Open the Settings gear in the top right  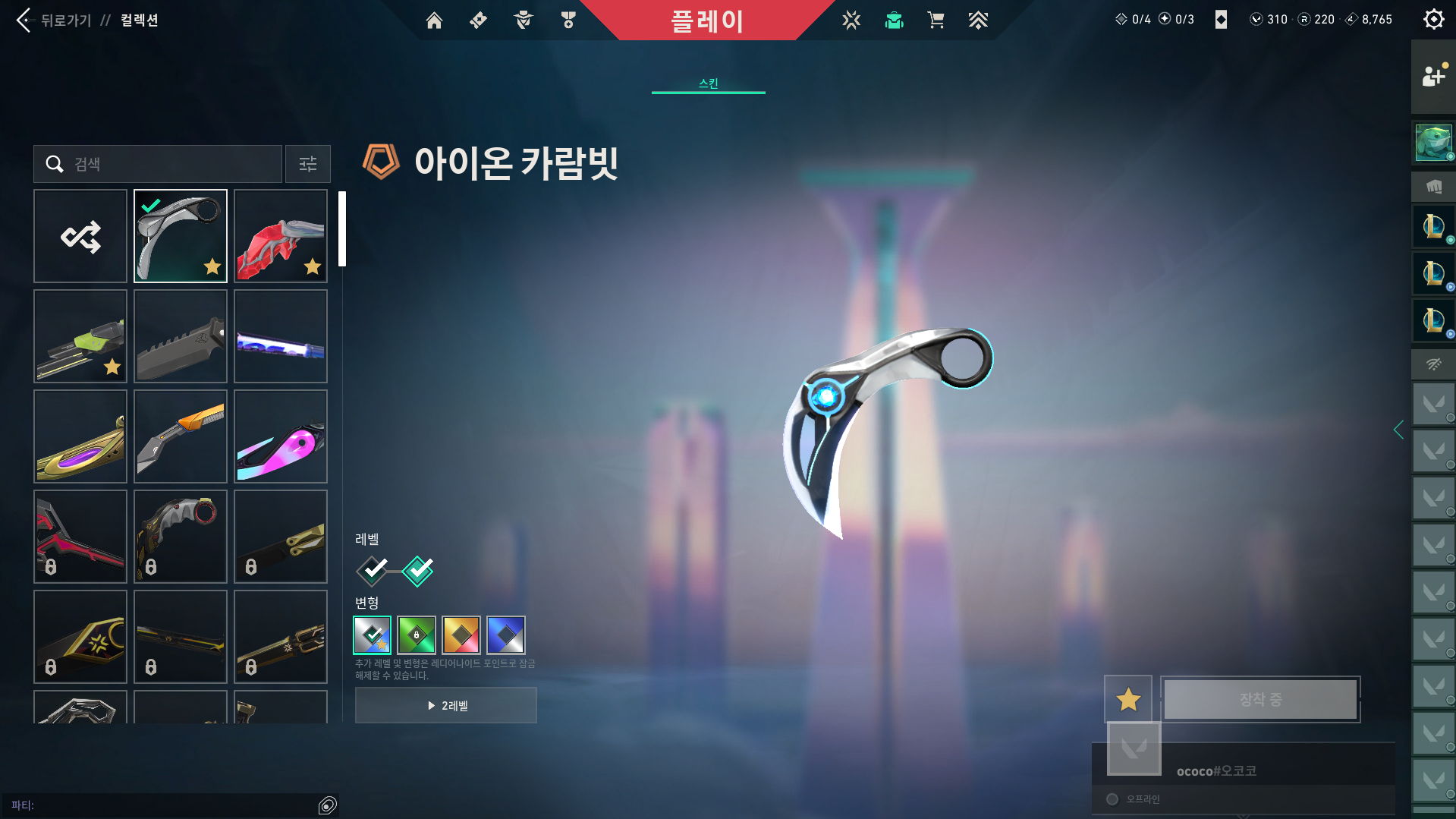click(x=1433, y=19)
